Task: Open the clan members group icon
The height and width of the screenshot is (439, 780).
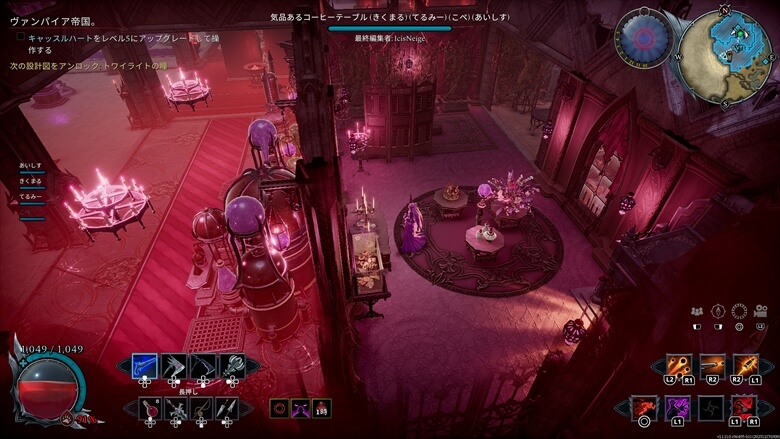Action: 697,311
